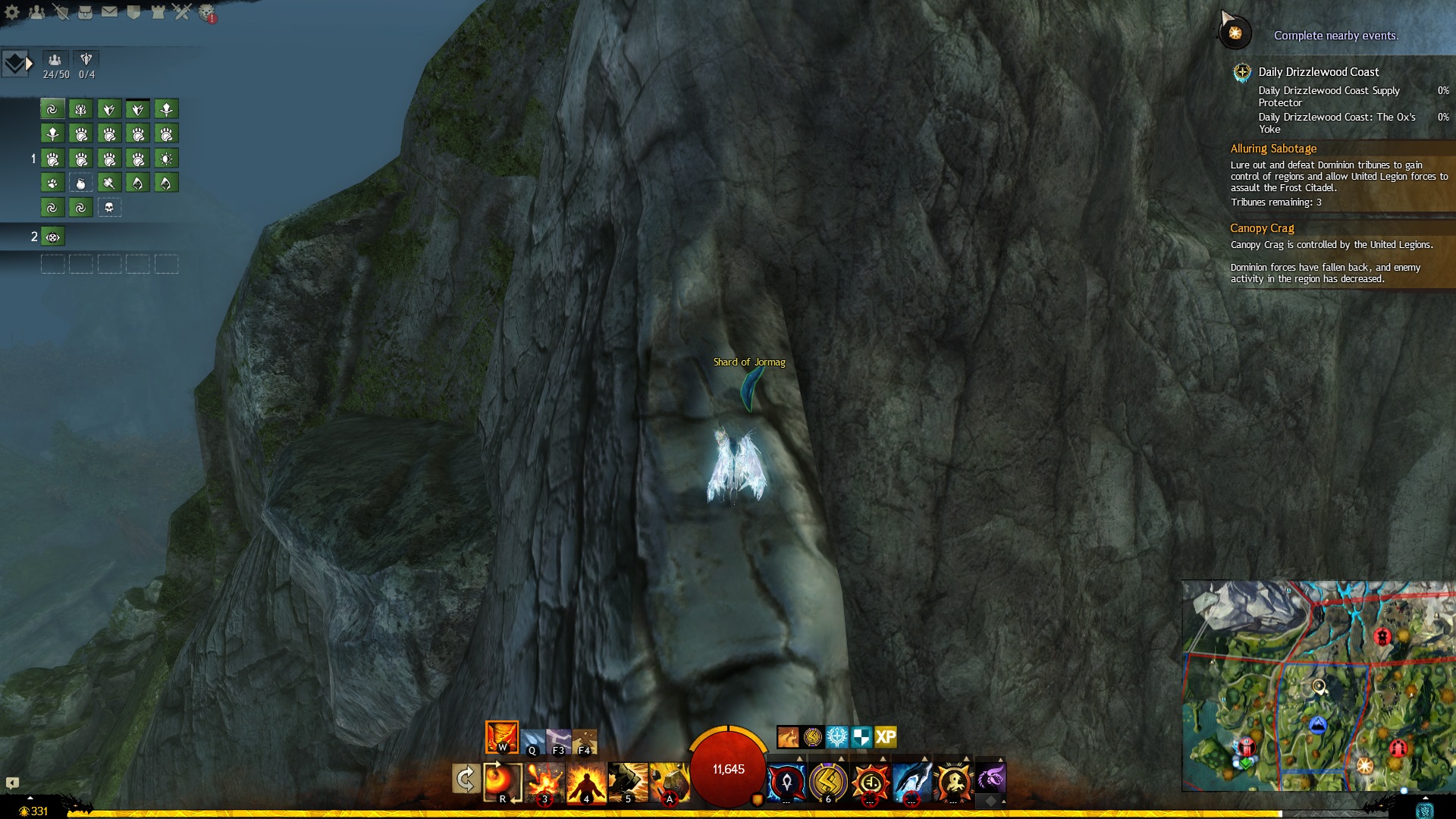
Task: Open the inventory bag icon
Action: (x=85, y=12)
